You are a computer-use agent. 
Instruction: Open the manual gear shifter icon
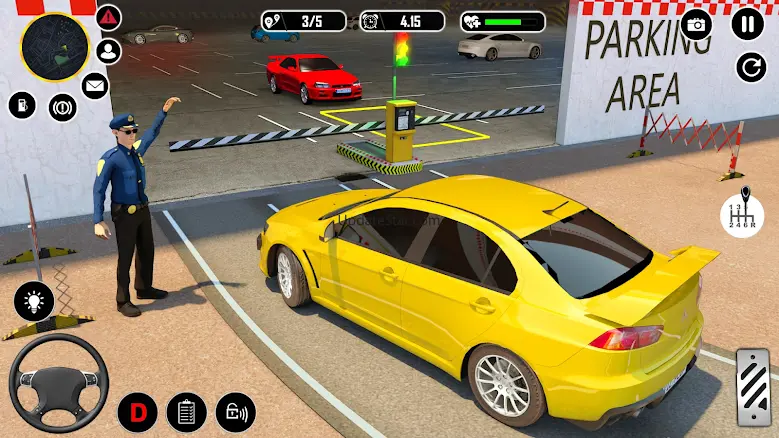741,211
